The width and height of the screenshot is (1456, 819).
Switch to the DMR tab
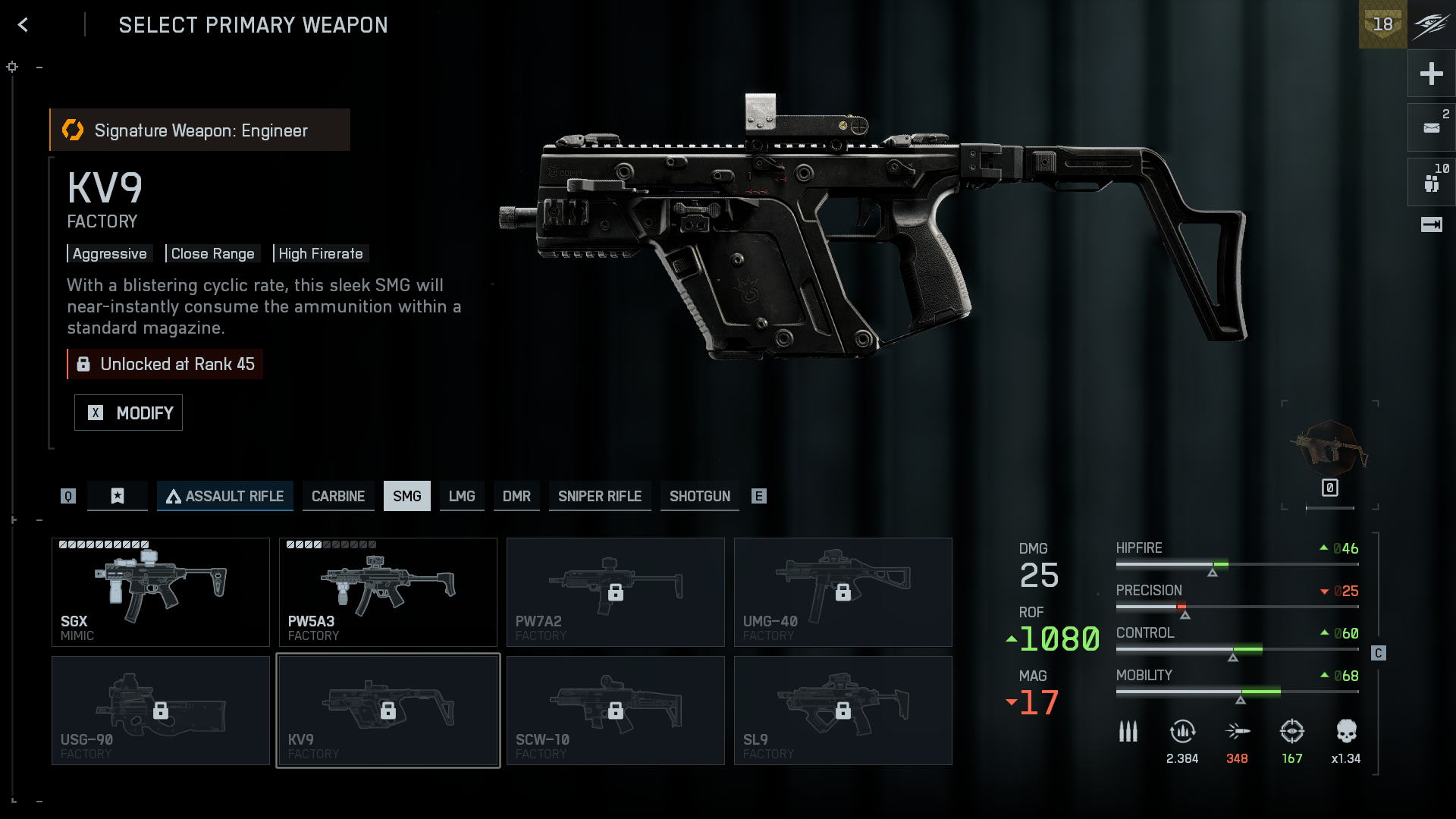tap(516, 496)
